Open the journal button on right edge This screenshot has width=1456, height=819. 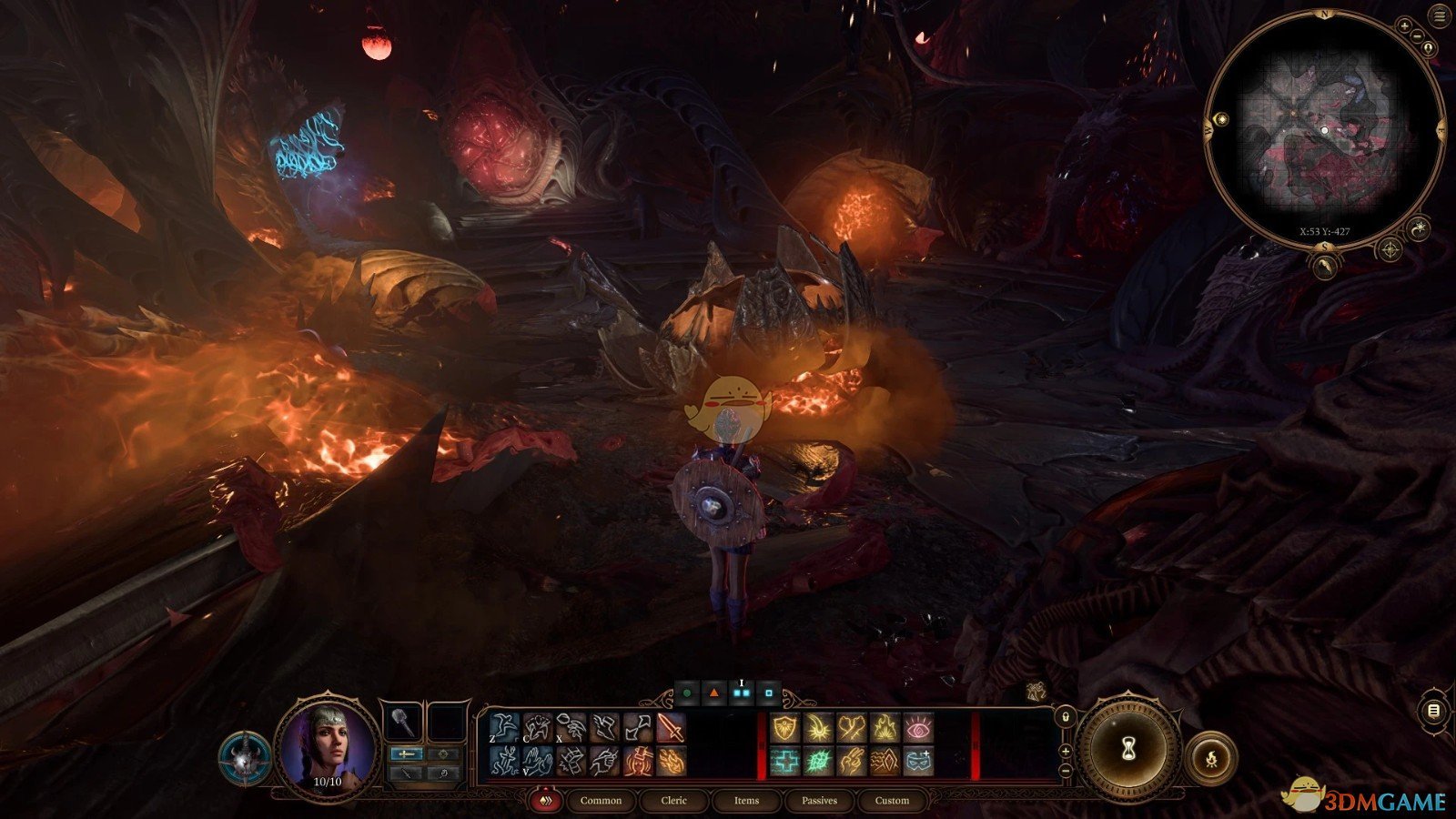pos(1434,711)
